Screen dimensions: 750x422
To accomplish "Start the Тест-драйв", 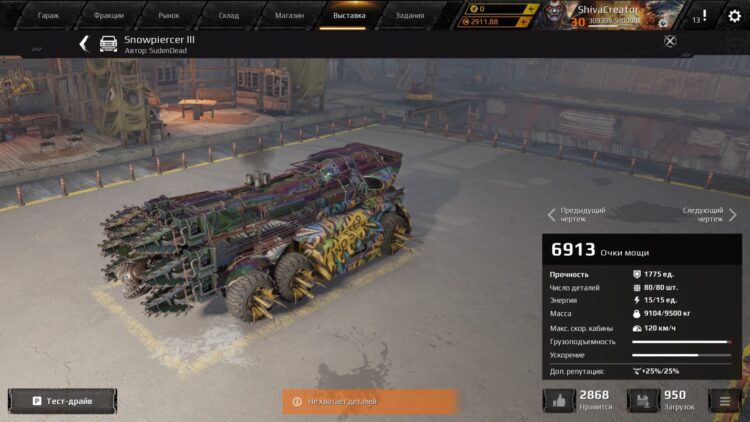I will [x=62, y=401].
